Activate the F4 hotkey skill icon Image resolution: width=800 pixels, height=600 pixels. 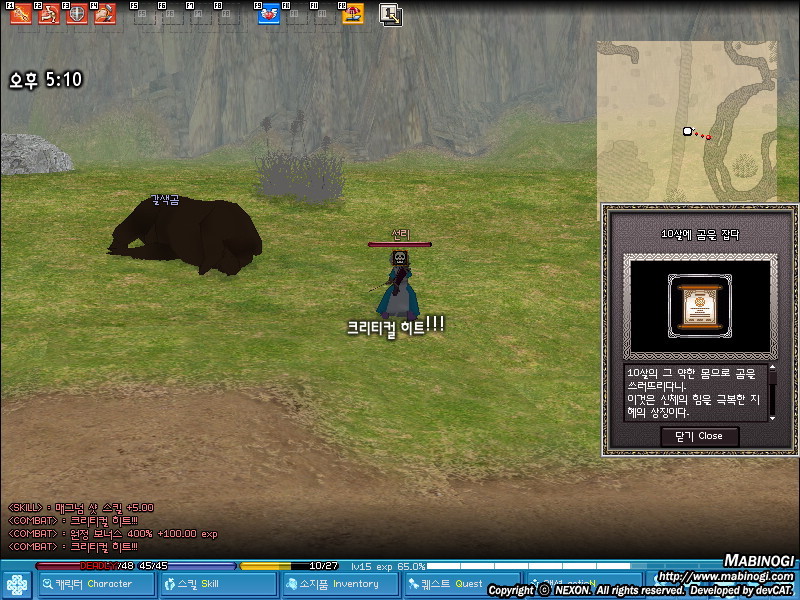104,14
